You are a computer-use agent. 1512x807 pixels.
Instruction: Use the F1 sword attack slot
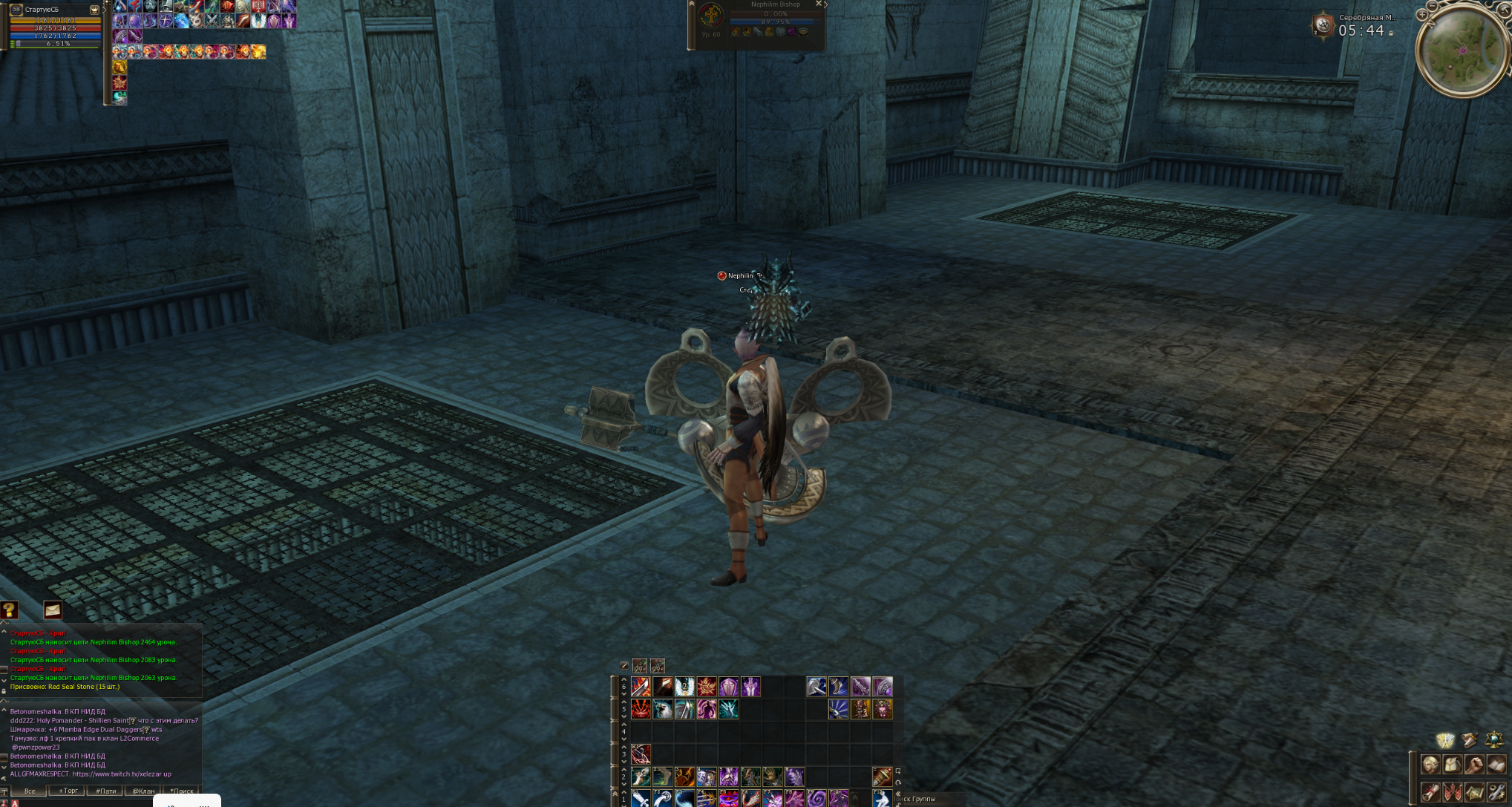641,799
